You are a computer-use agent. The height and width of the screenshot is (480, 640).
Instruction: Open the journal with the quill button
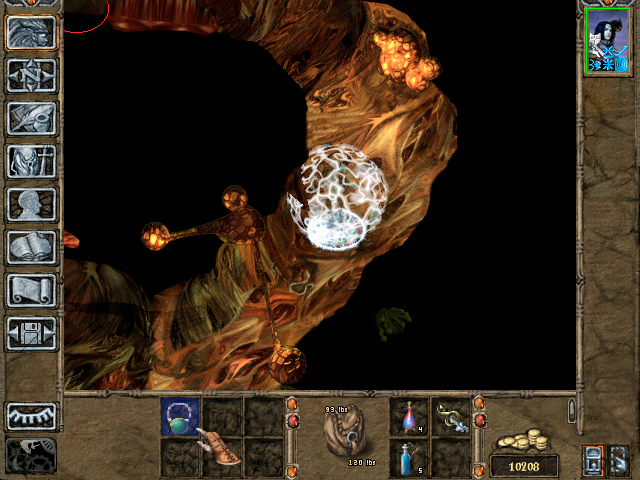click(31, 118)
